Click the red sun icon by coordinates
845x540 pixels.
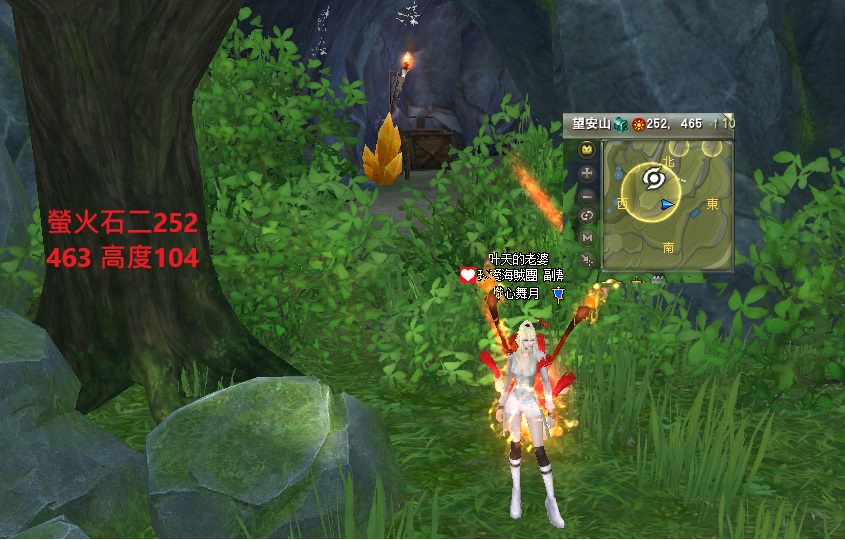(x=638, y=123)
